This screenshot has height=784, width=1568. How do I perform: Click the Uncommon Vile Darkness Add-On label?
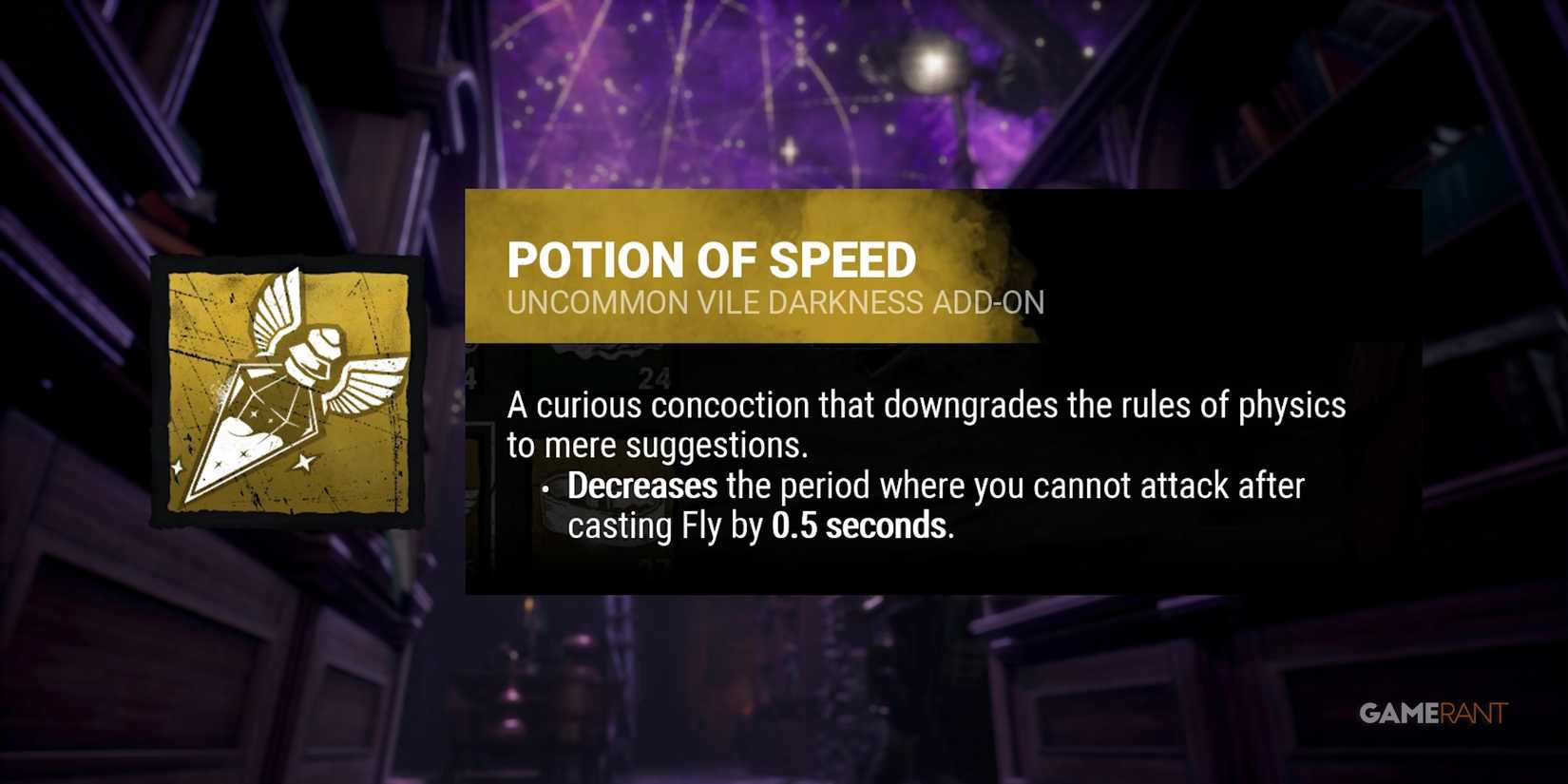click(x=775, y=303)
